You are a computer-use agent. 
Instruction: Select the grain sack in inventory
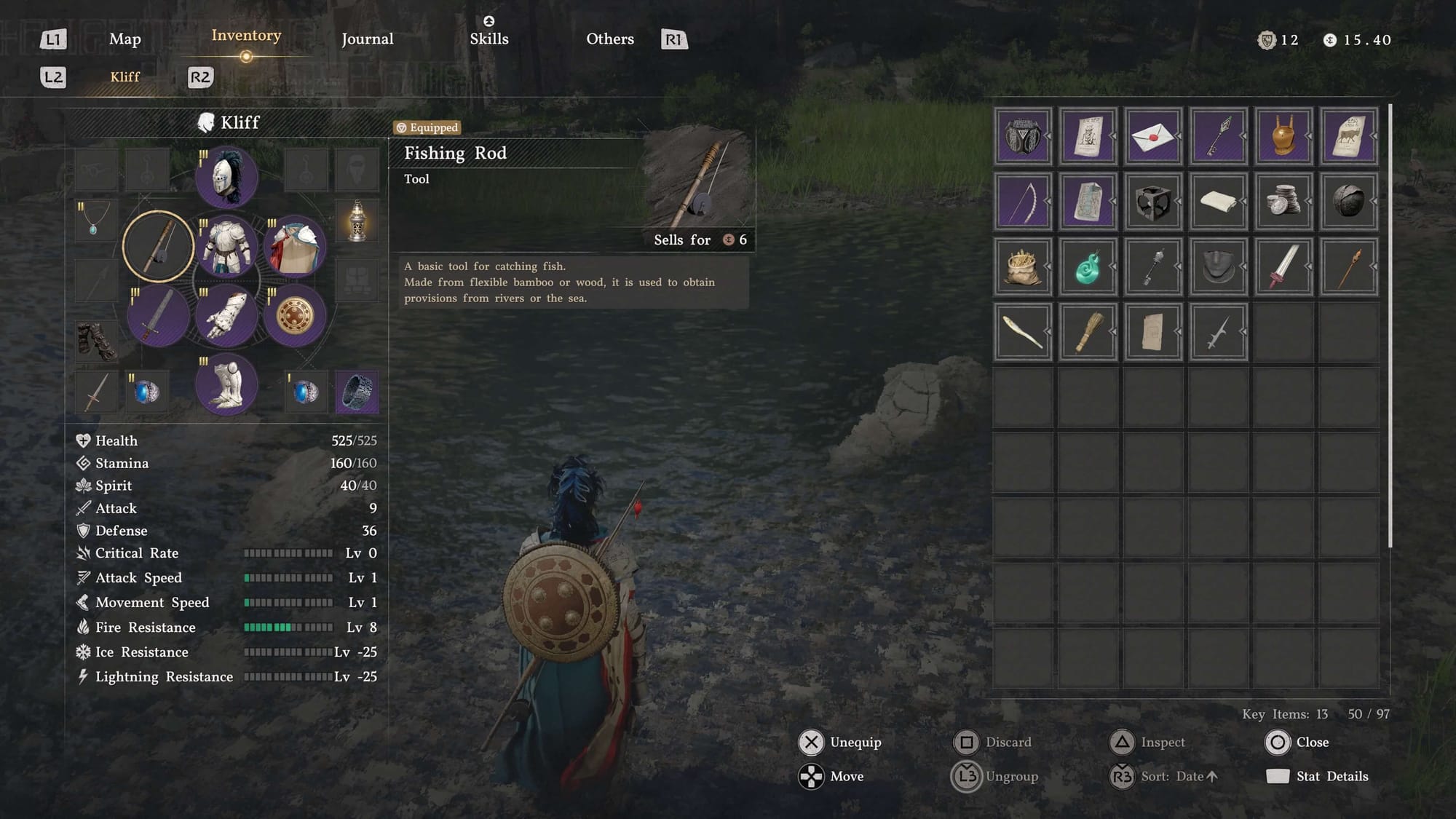[1022, 267]
